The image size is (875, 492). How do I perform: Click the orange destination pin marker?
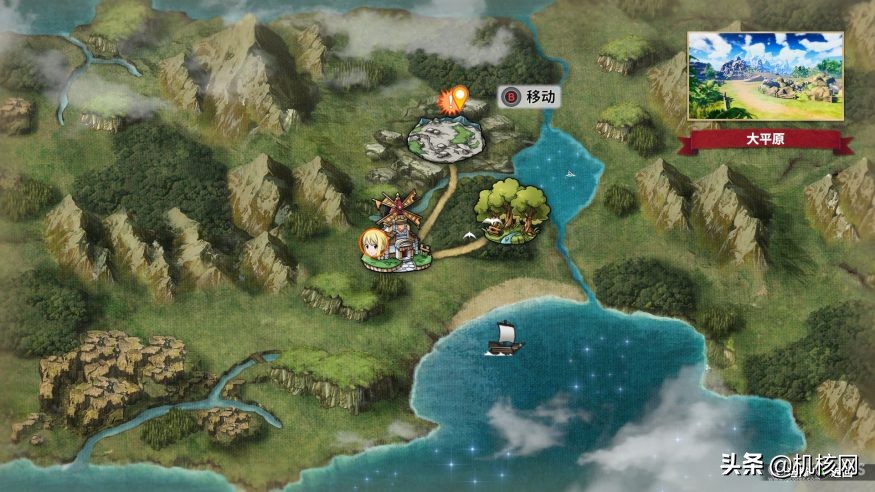[459, 98]
